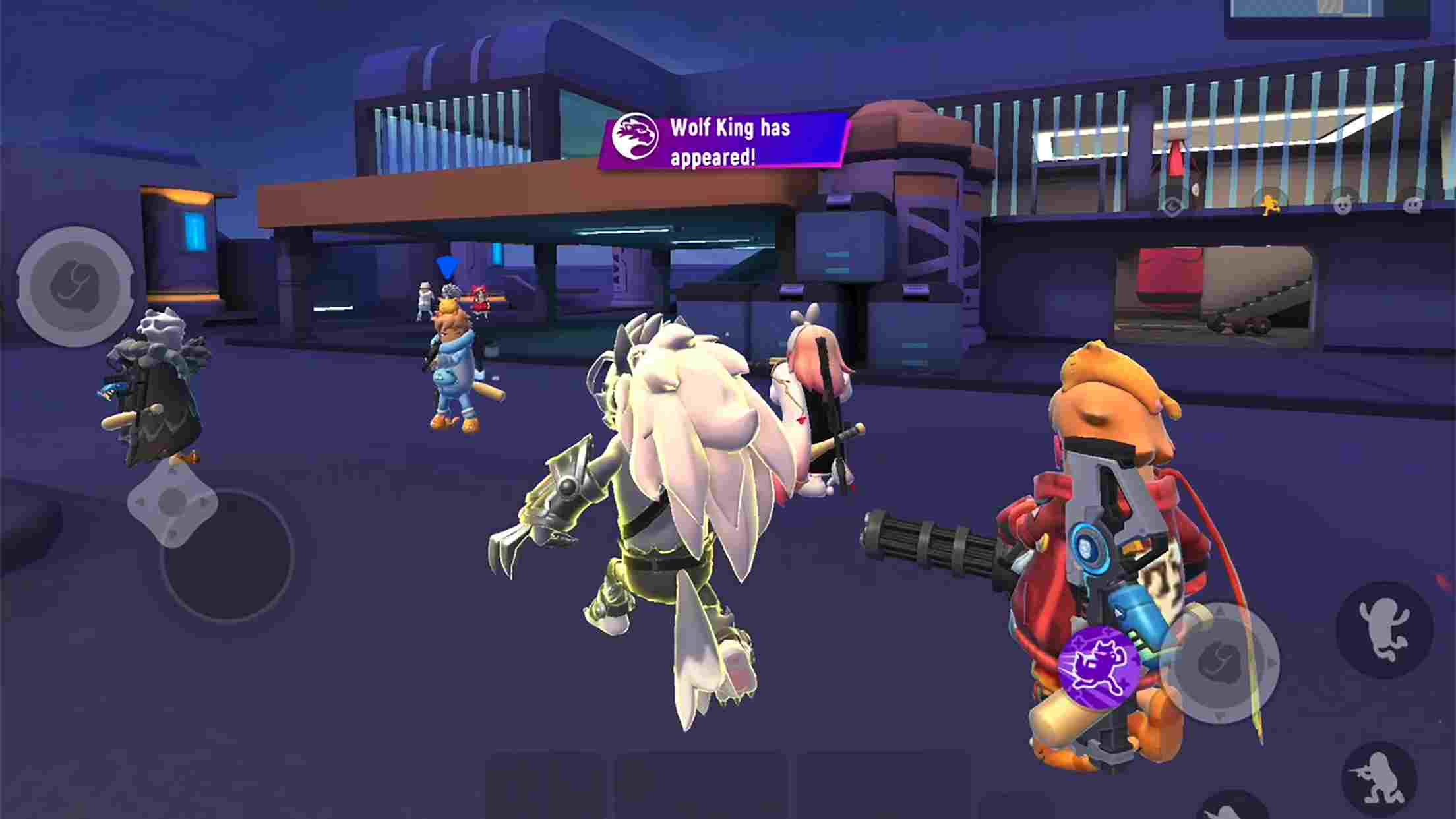This screenshot has width=1456, height=819.
Task: Tap the wolf head icon on the announcement banner
Action: (x=635, y=136)
